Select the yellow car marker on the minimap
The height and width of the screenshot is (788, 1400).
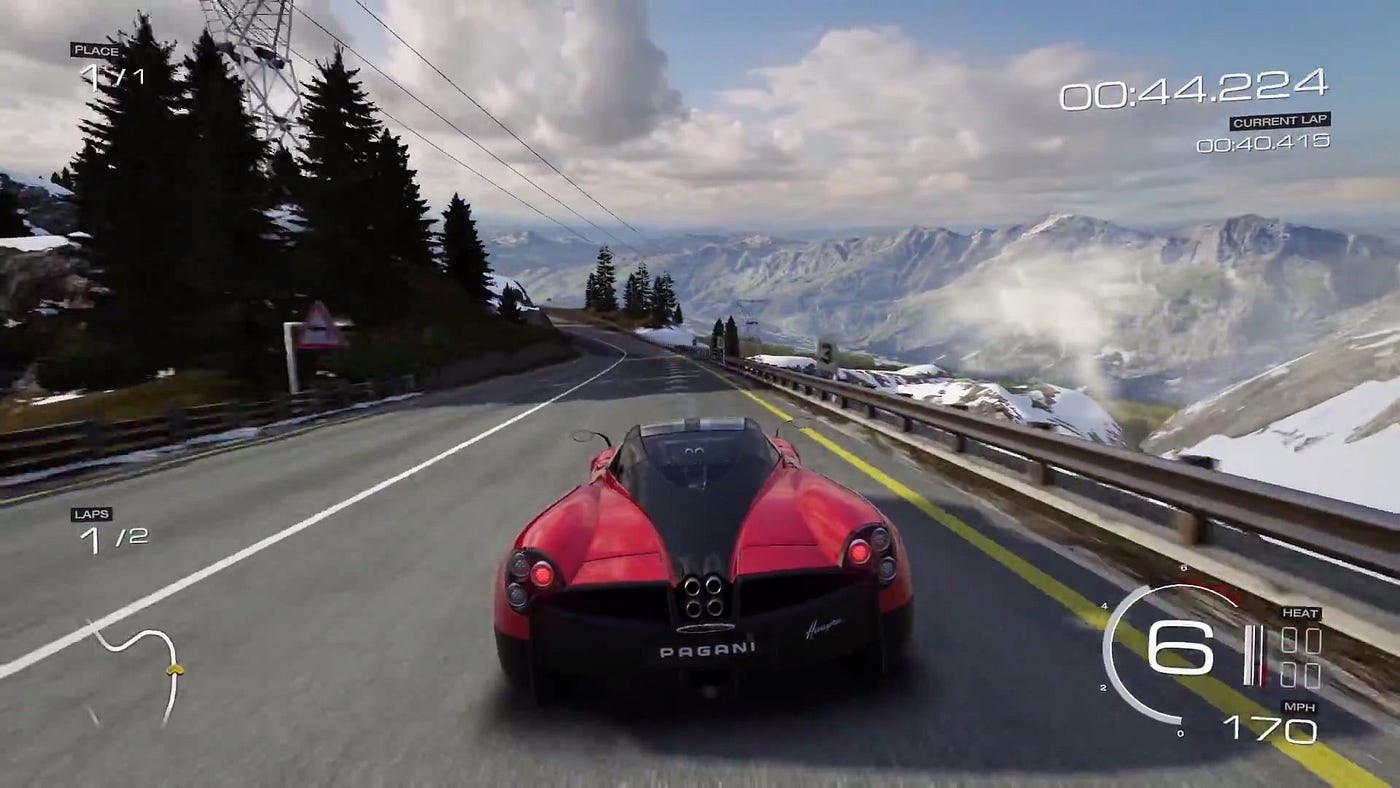pyautogui.click(x=175, y=668)
